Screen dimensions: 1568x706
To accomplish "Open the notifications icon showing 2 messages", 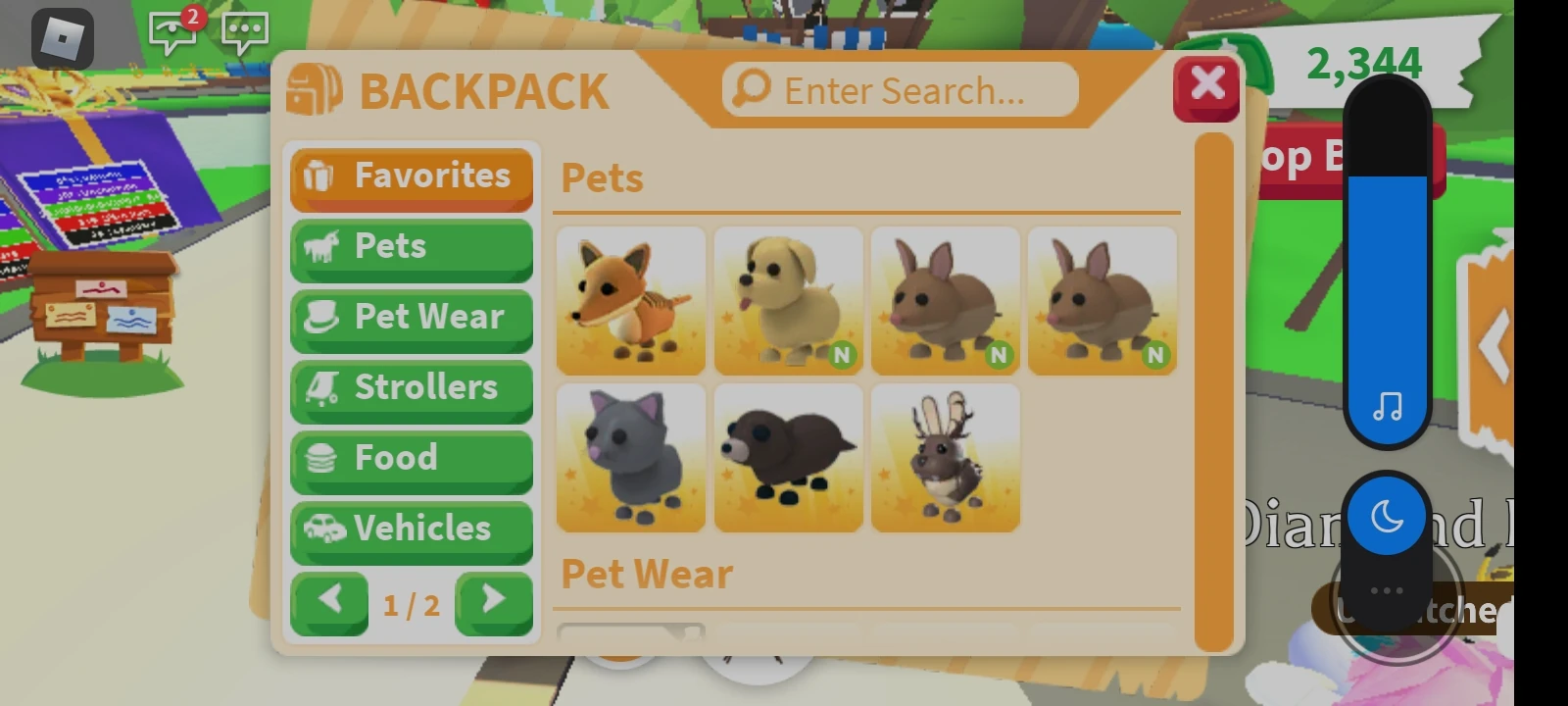I will coord(171,32).
